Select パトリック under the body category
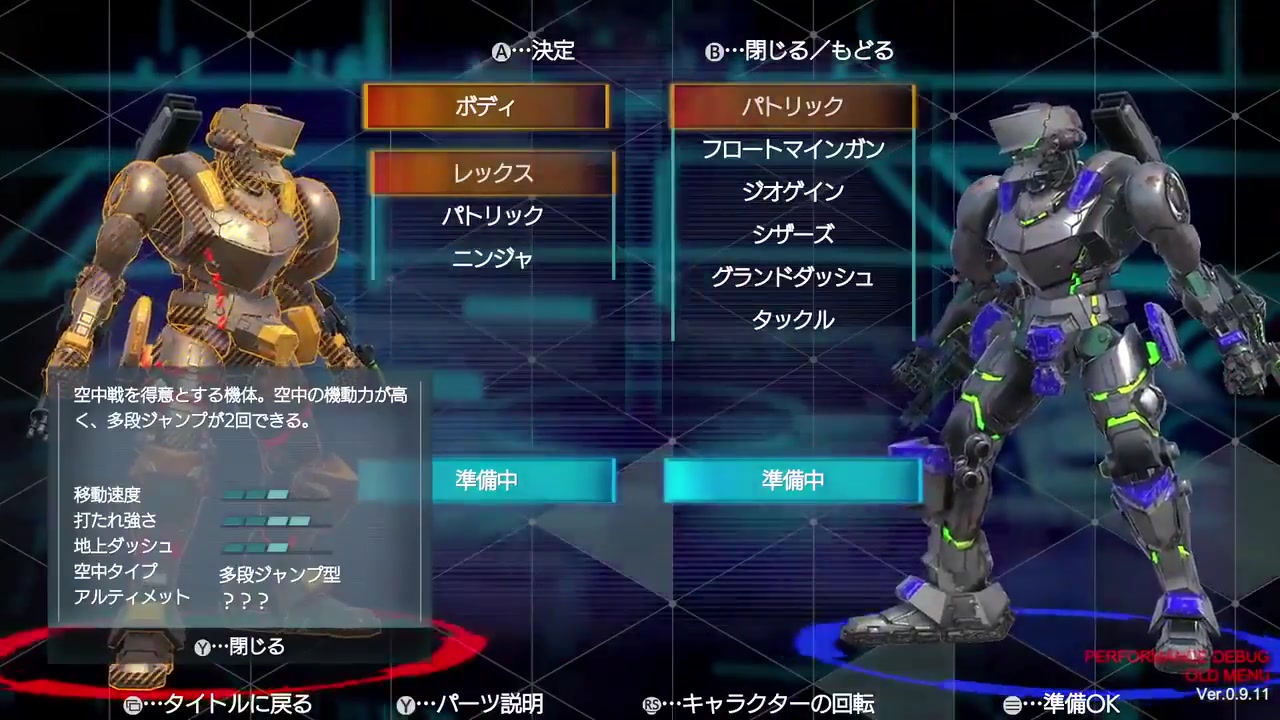This screenshot has height=720, width=1280. coord(492,215)
